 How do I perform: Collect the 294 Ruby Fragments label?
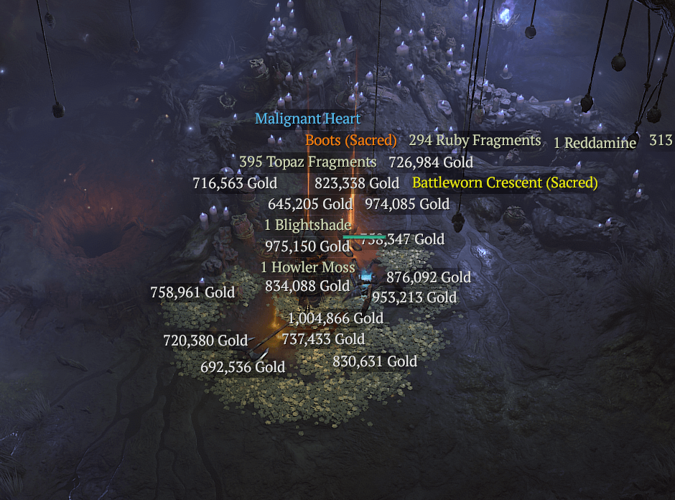click(475, 141)
